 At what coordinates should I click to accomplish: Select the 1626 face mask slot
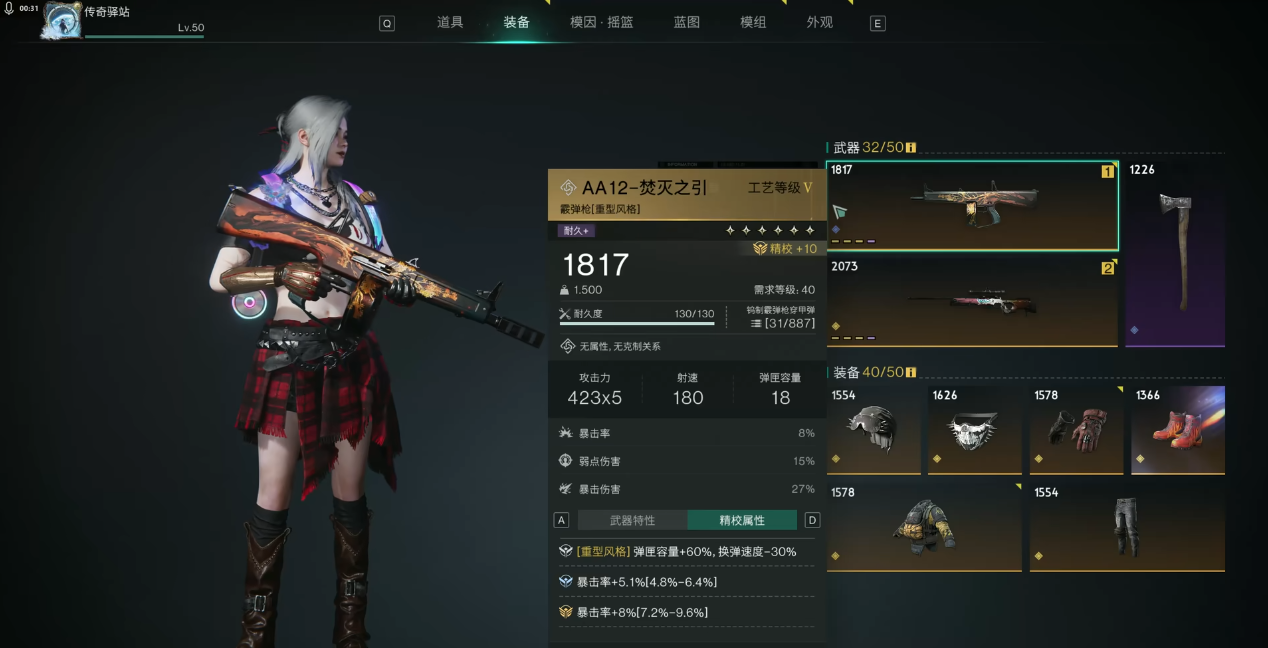[x=975, y=430]
